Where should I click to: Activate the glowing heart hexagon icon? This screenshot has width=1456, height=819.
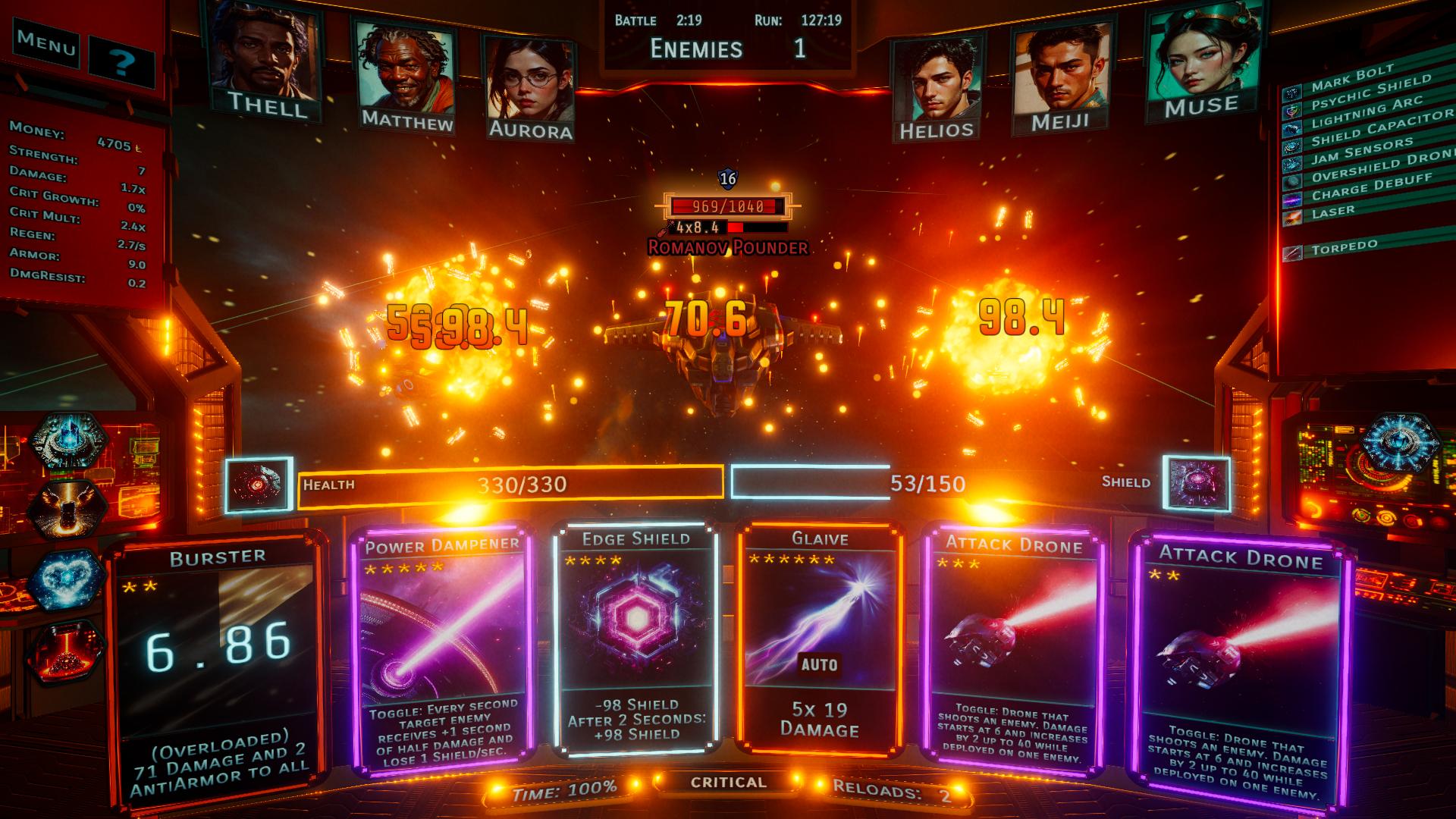click(67, 580)
